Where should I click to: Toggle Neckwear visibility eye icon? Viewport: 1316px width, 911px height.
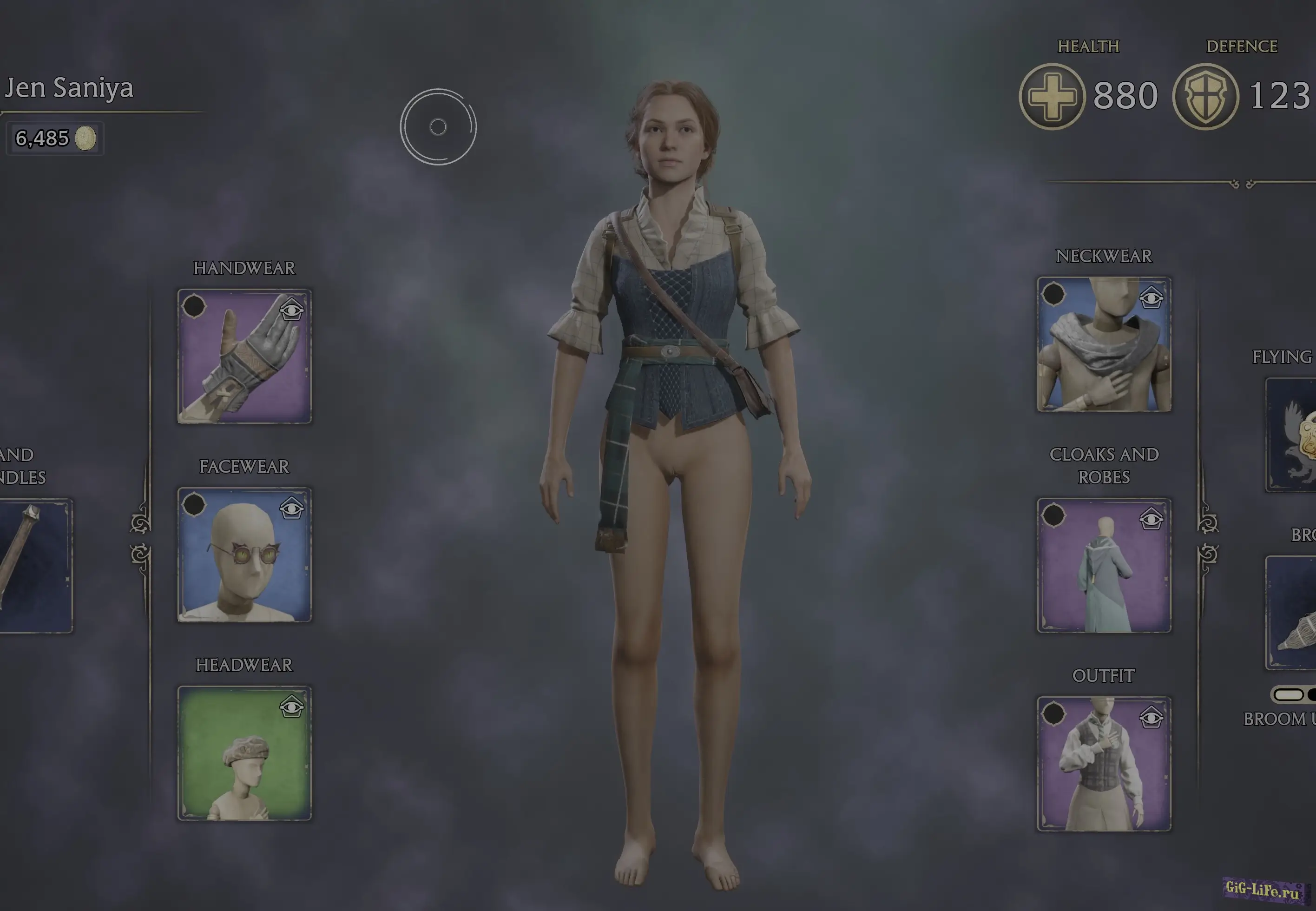coord(1151,297)
